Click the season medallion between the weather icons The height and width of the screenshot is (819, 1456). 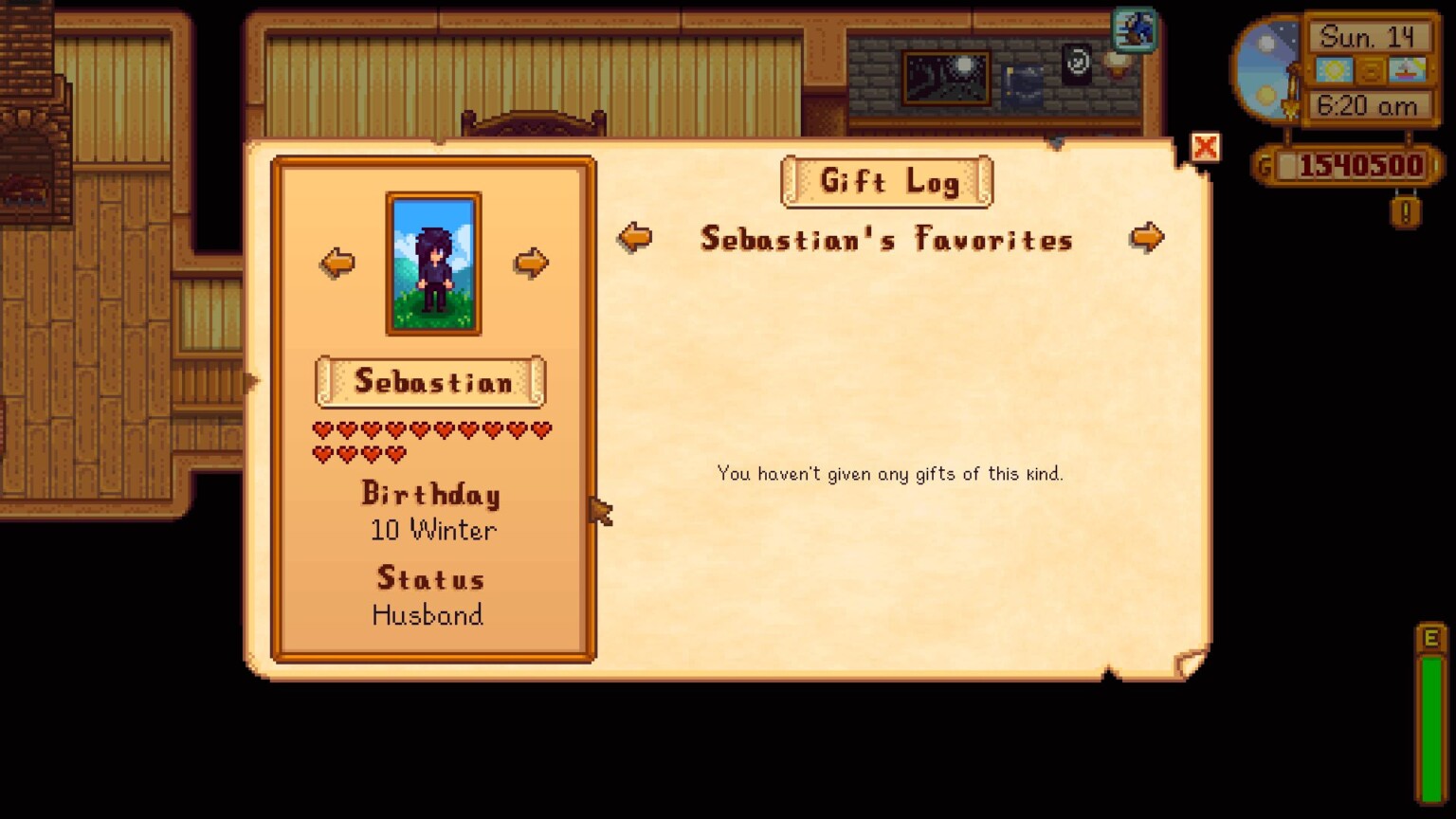click(x=1370, y=68)
